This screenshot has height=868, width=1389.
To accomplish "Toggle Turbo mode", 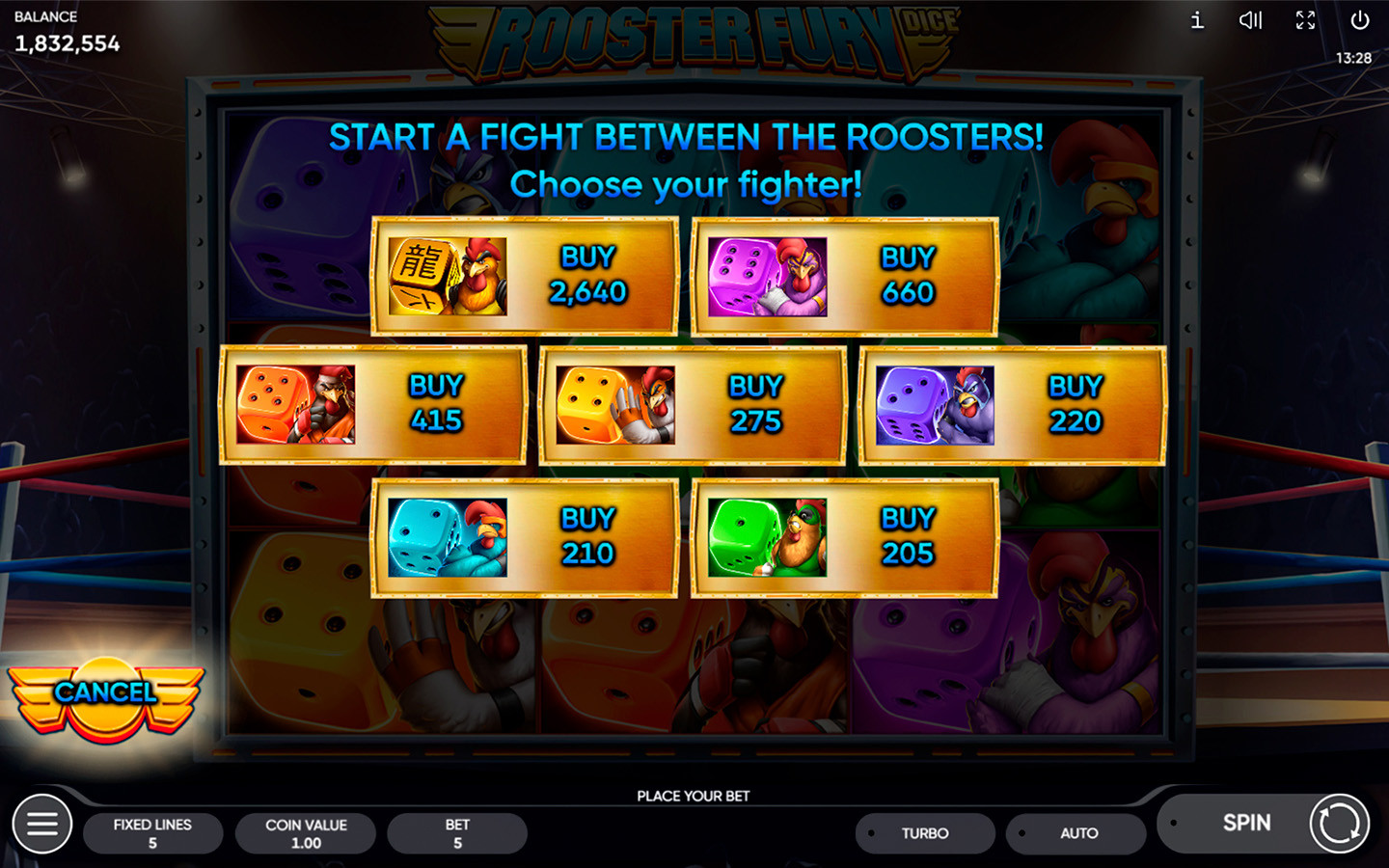I will [x=924, y=833].
